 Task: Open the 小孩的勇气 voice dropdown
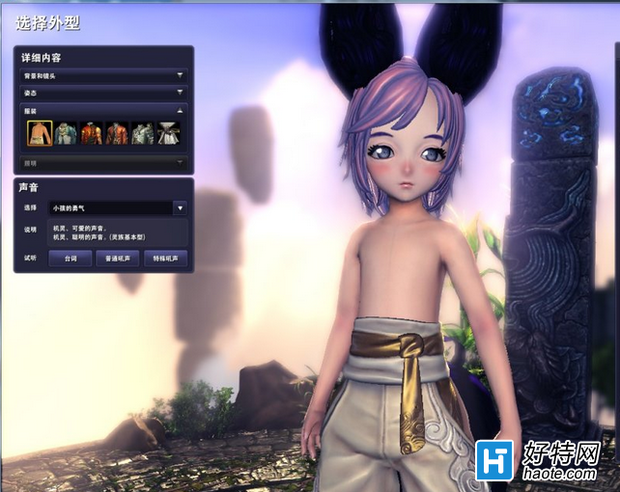179,208
